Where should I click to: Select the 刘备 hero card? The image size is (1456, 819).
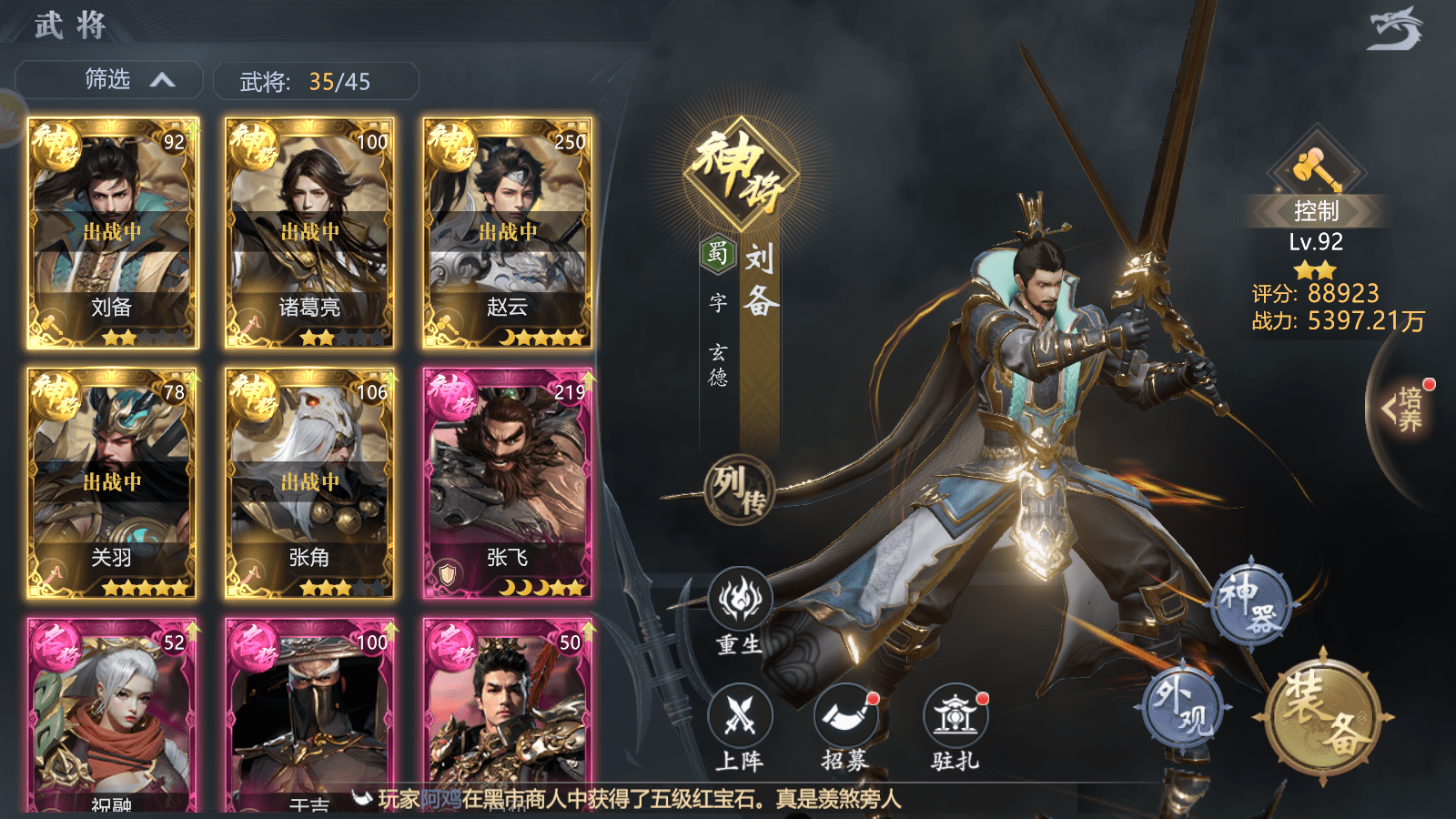point(113,233)
